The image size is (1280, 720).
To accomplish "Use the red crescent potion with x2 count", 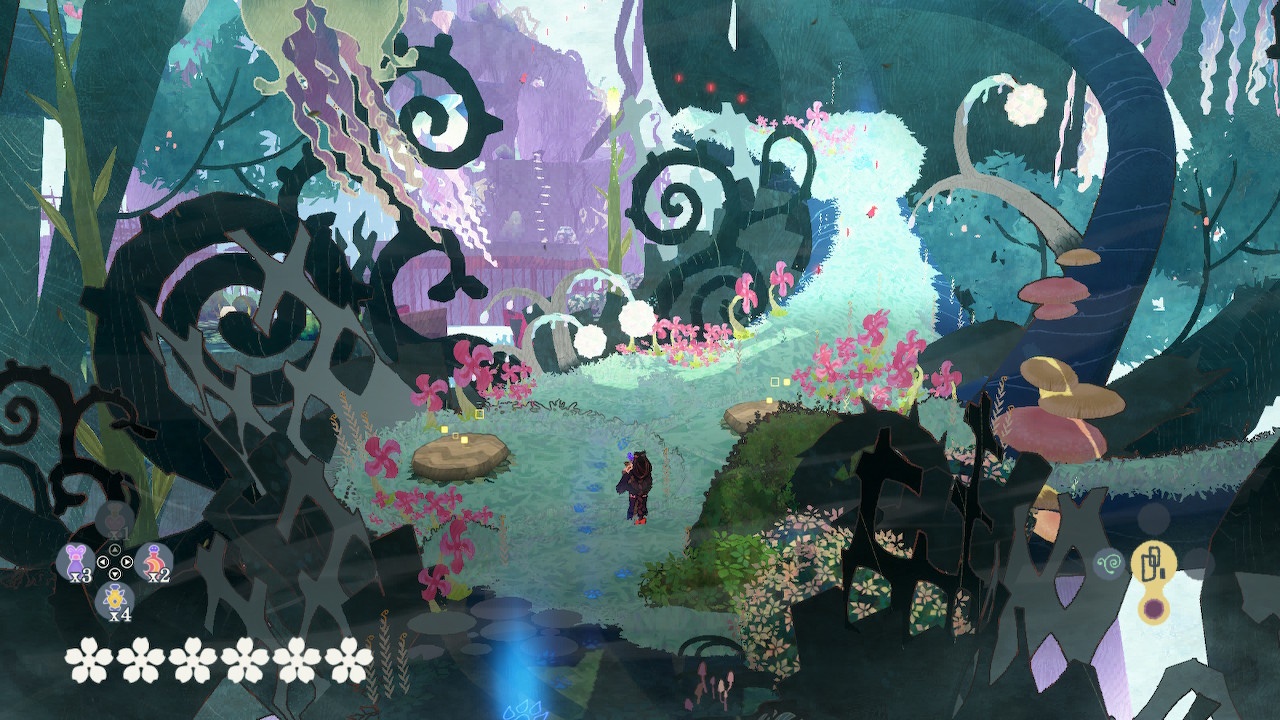I will (x=154, y=561).
